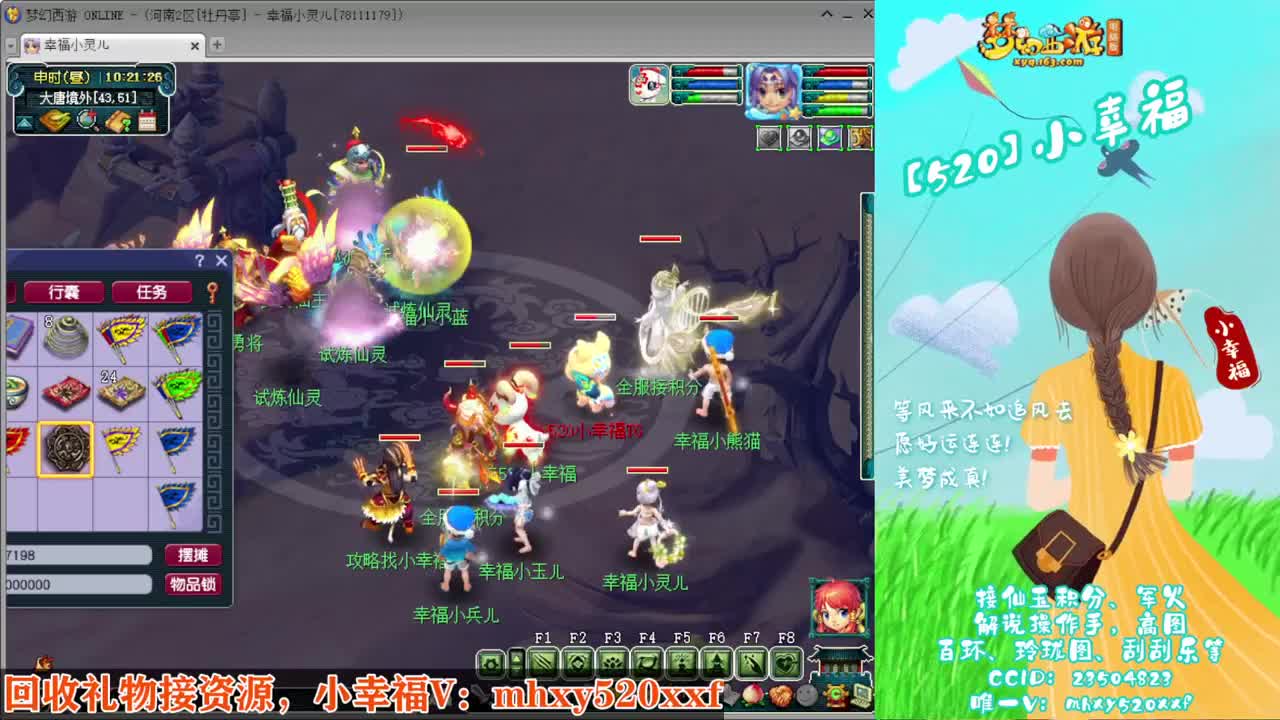
Task: Select the pet avatar thumbnail at top-right
Action: point(648,85)
